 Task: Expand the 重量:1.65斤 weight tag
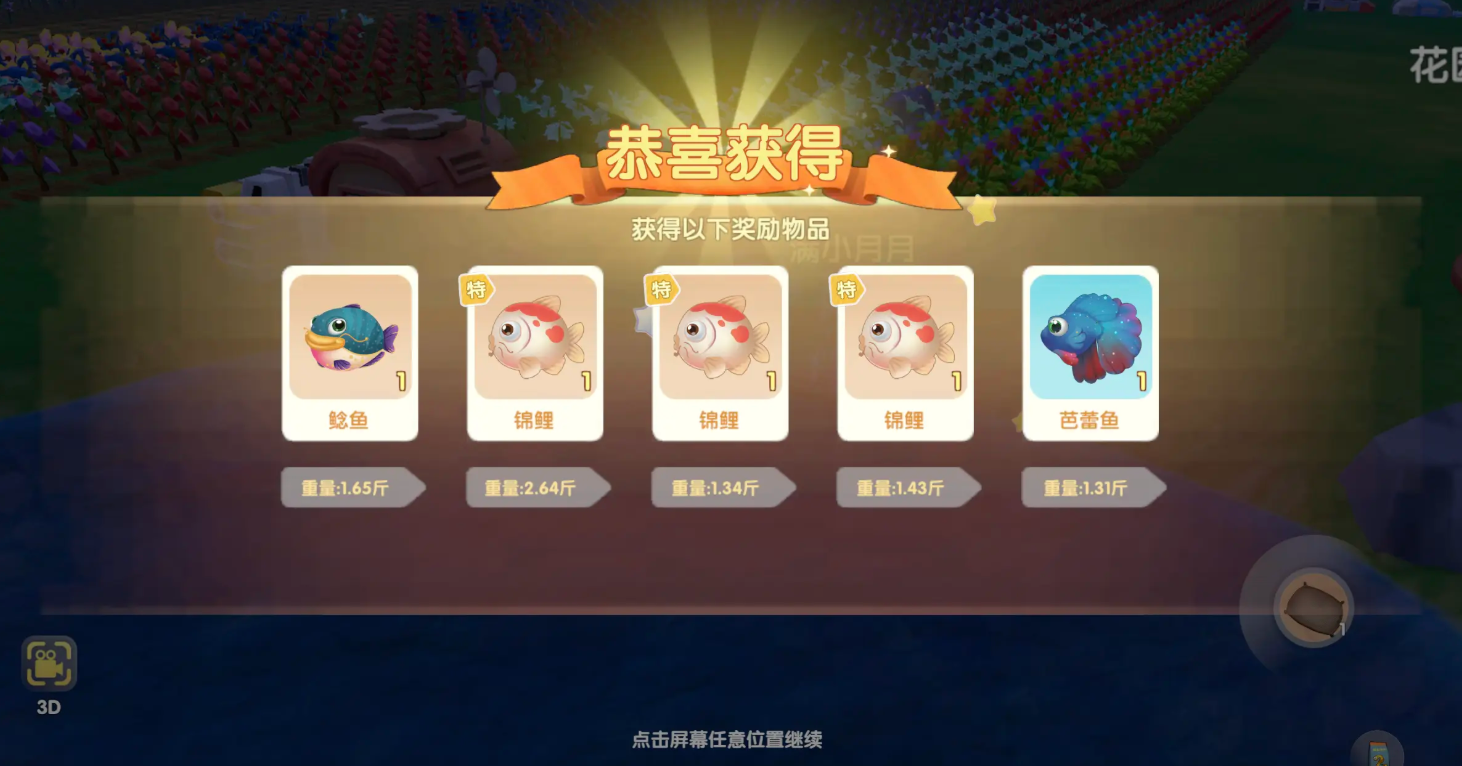click(348, 487)
